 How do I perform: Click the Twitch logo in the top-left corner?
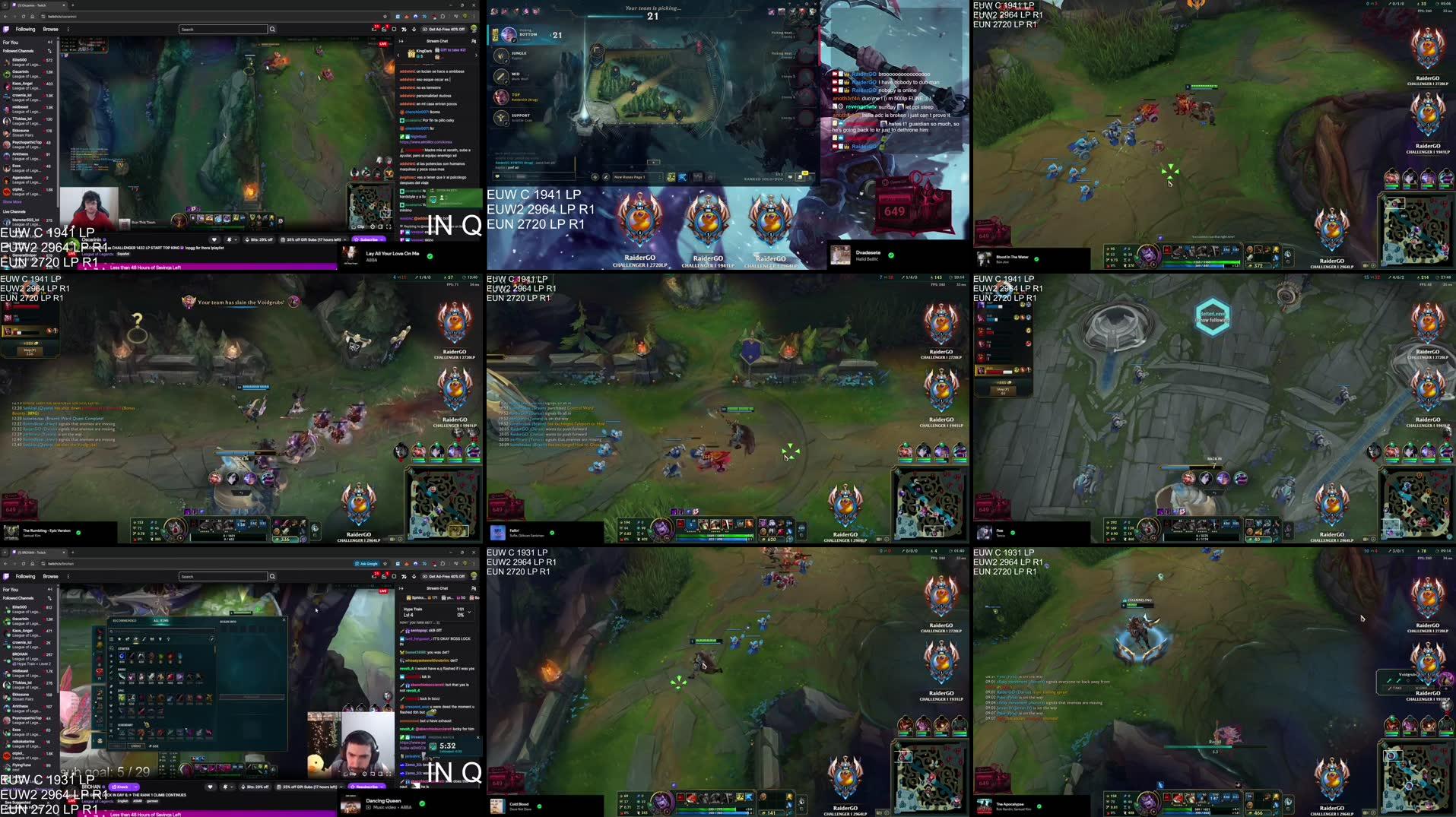(x=7, y=29)
